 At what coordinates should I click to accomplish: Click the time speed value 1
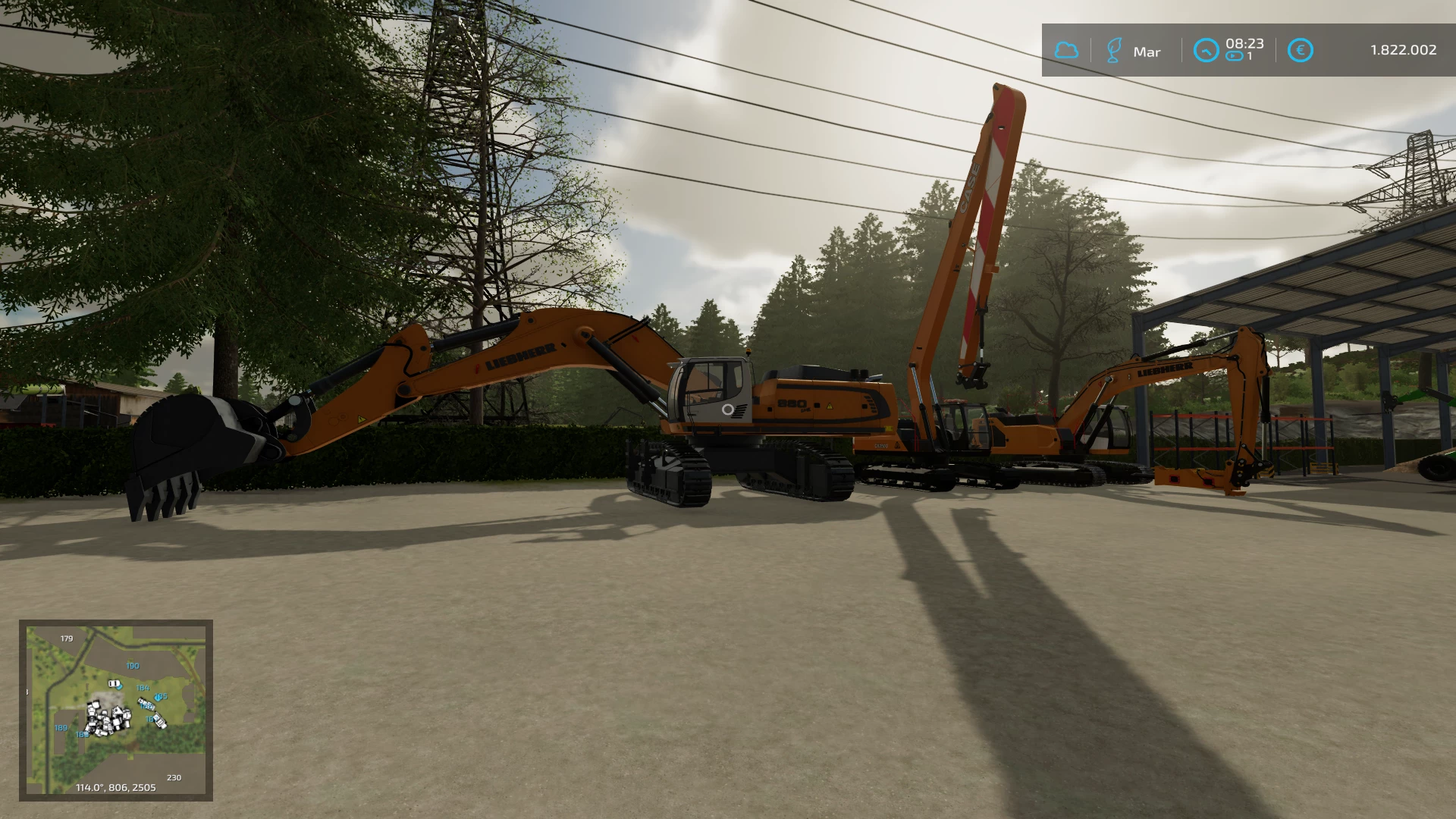(1250, 55)
